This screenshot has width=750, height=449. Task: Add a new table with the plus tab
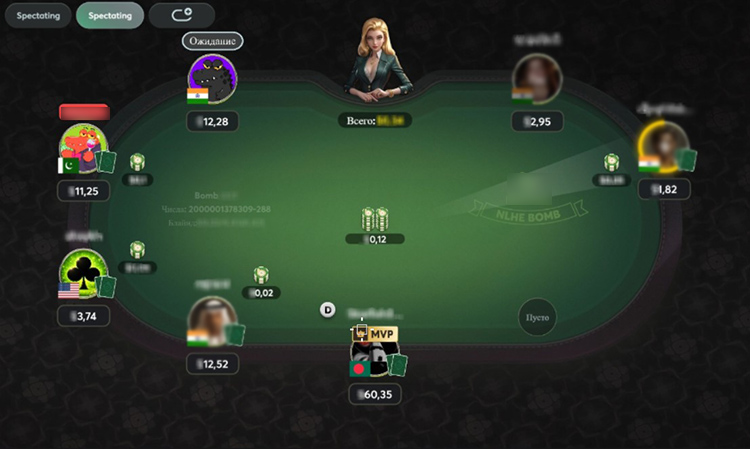tap(181, 16)
